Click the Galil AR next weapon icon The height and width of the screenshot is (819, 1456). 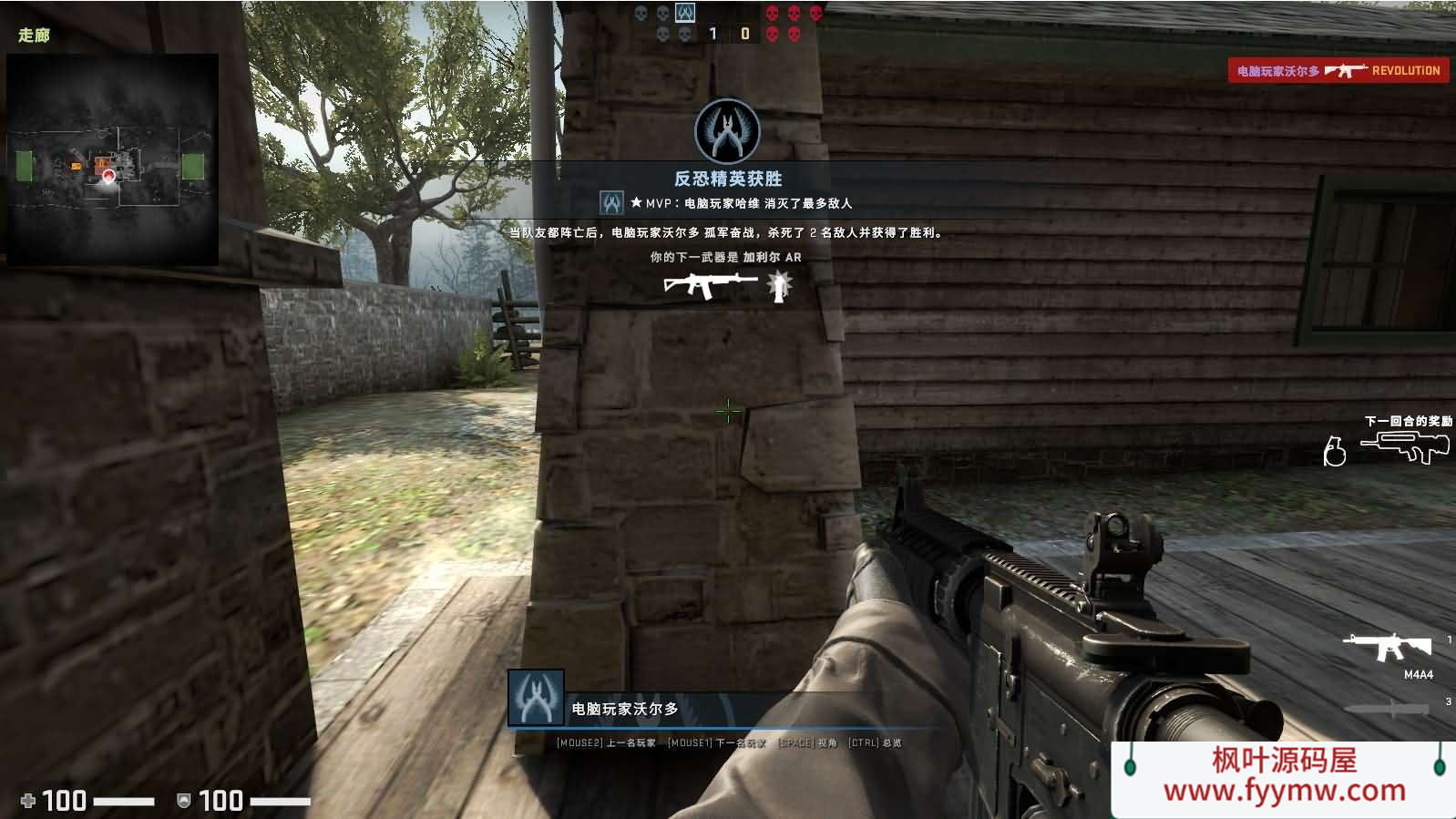click(710, 286)
